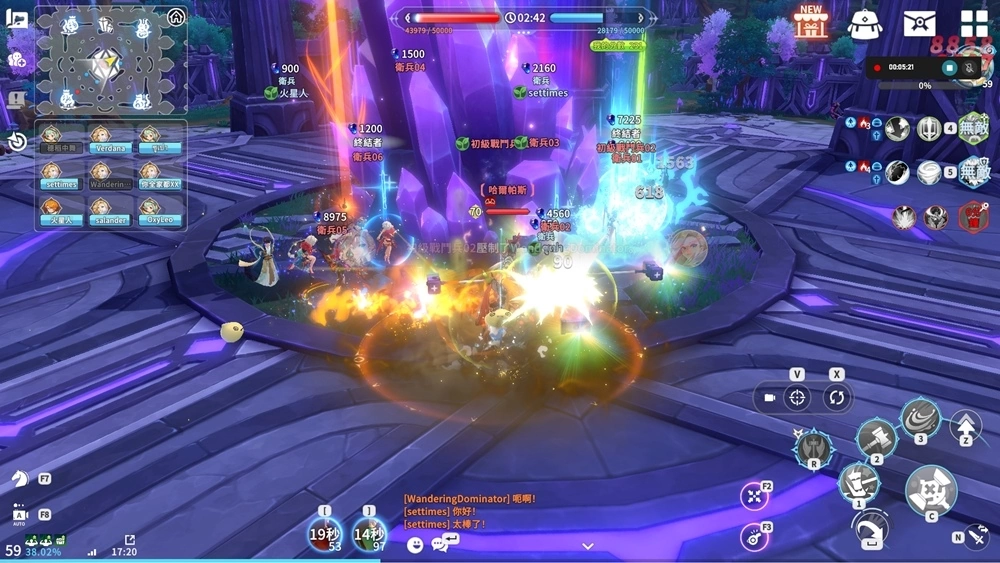Image resolution: width=1000 pixels, height=563 pixels.
Task: Open the emoji picker in chat
Action: click(x=416, y=544)
